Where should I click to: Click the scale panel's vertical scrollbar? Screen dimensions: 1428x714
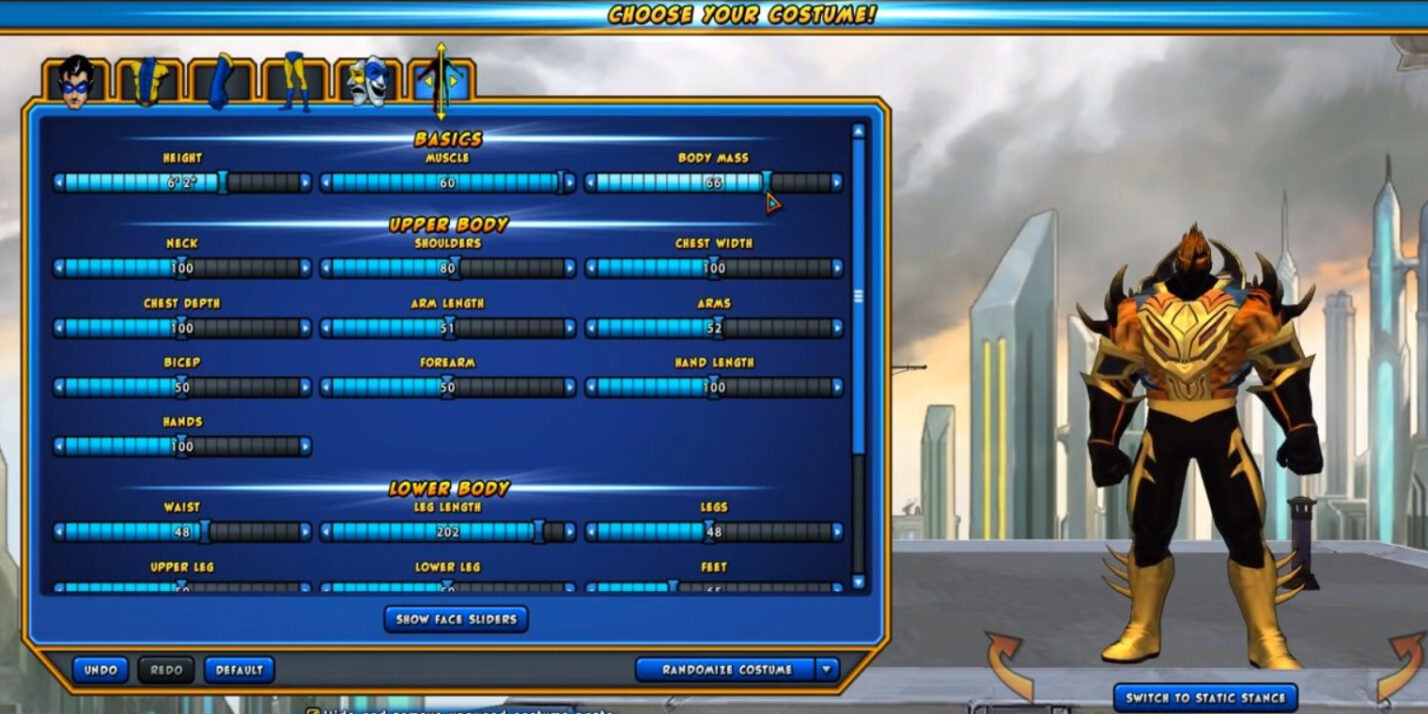pos(857,296)
